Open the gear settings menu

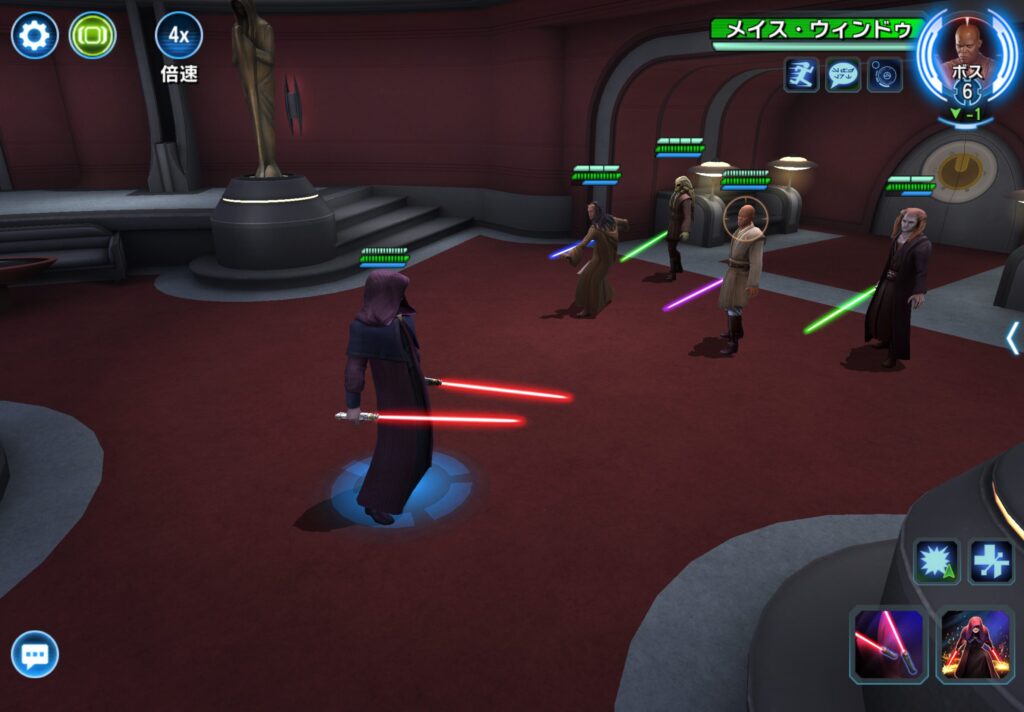[x=34, y=36]
